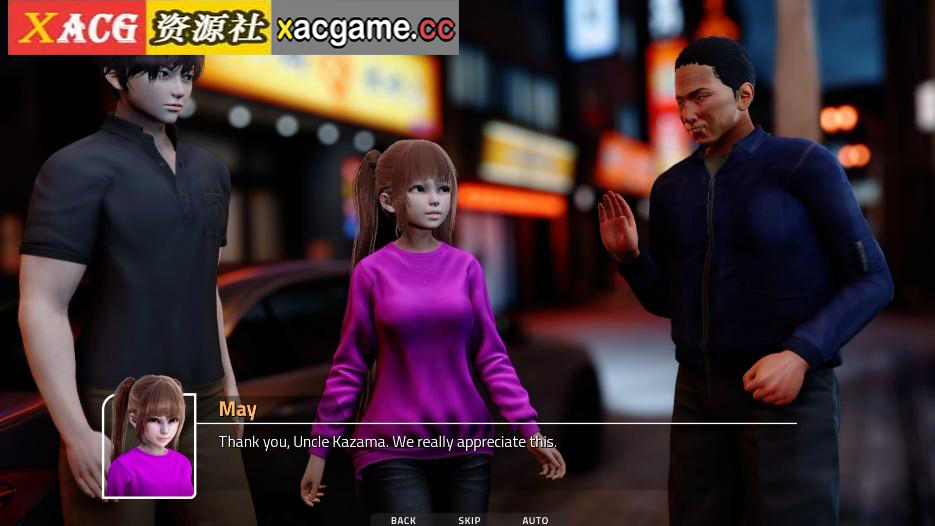Go back to the previous dialogue line
This screenshot has width=935, height=526.
(404, 520)
